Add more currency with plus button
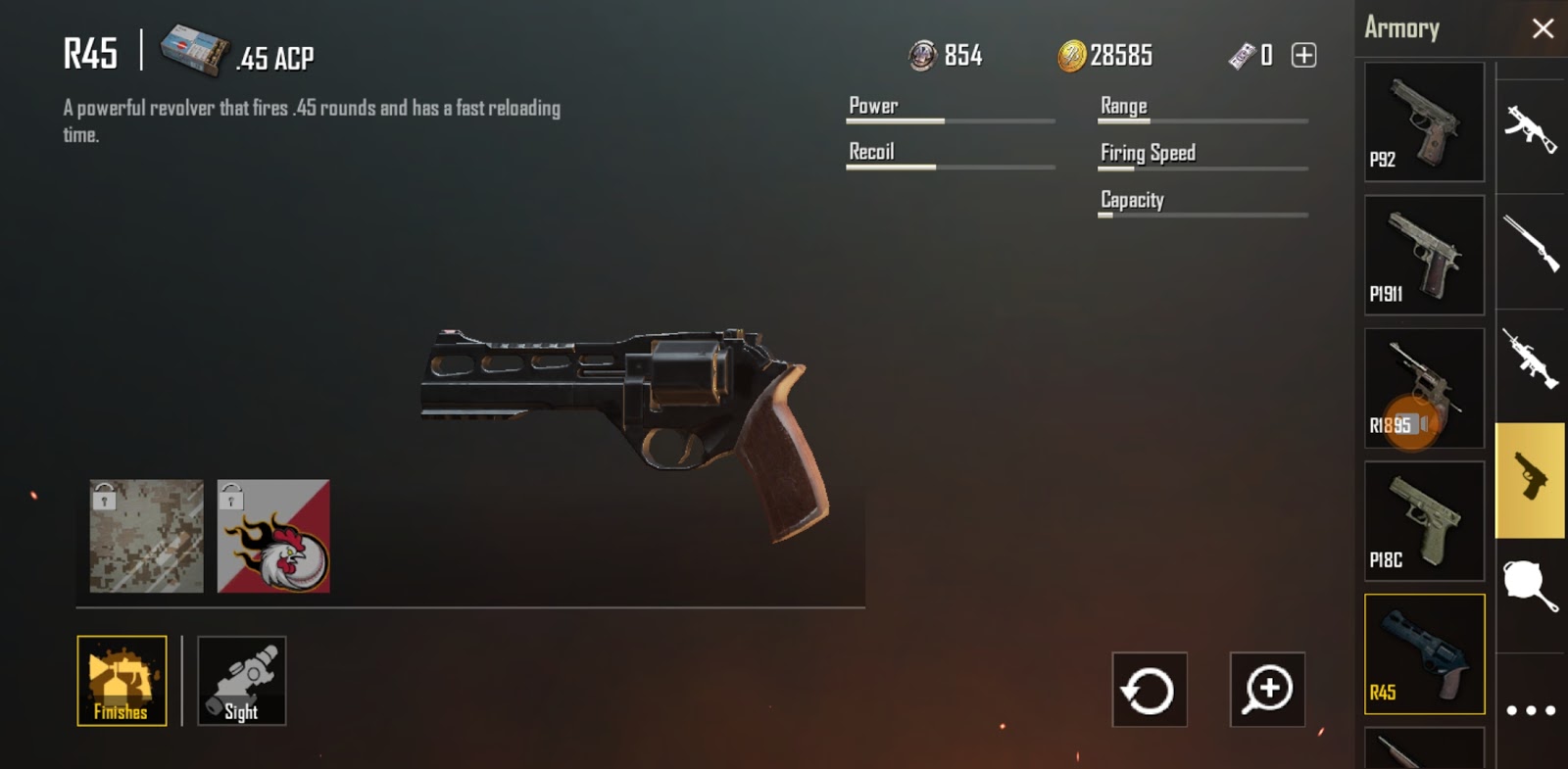The width and height of the screenshot is (1568, 769). click(1303, 55)
